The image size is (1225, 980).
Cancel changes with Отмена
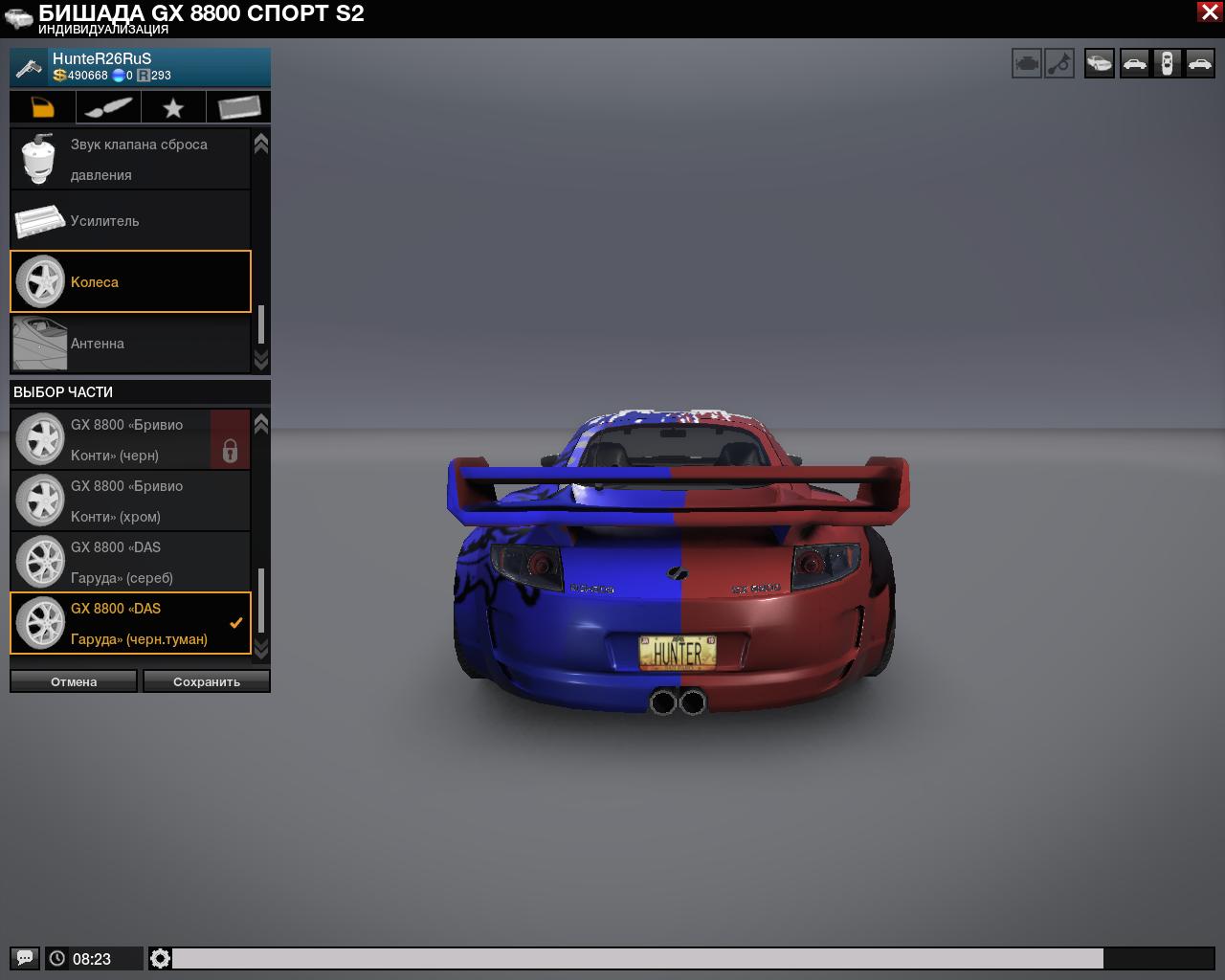click(x=74, y=681)
